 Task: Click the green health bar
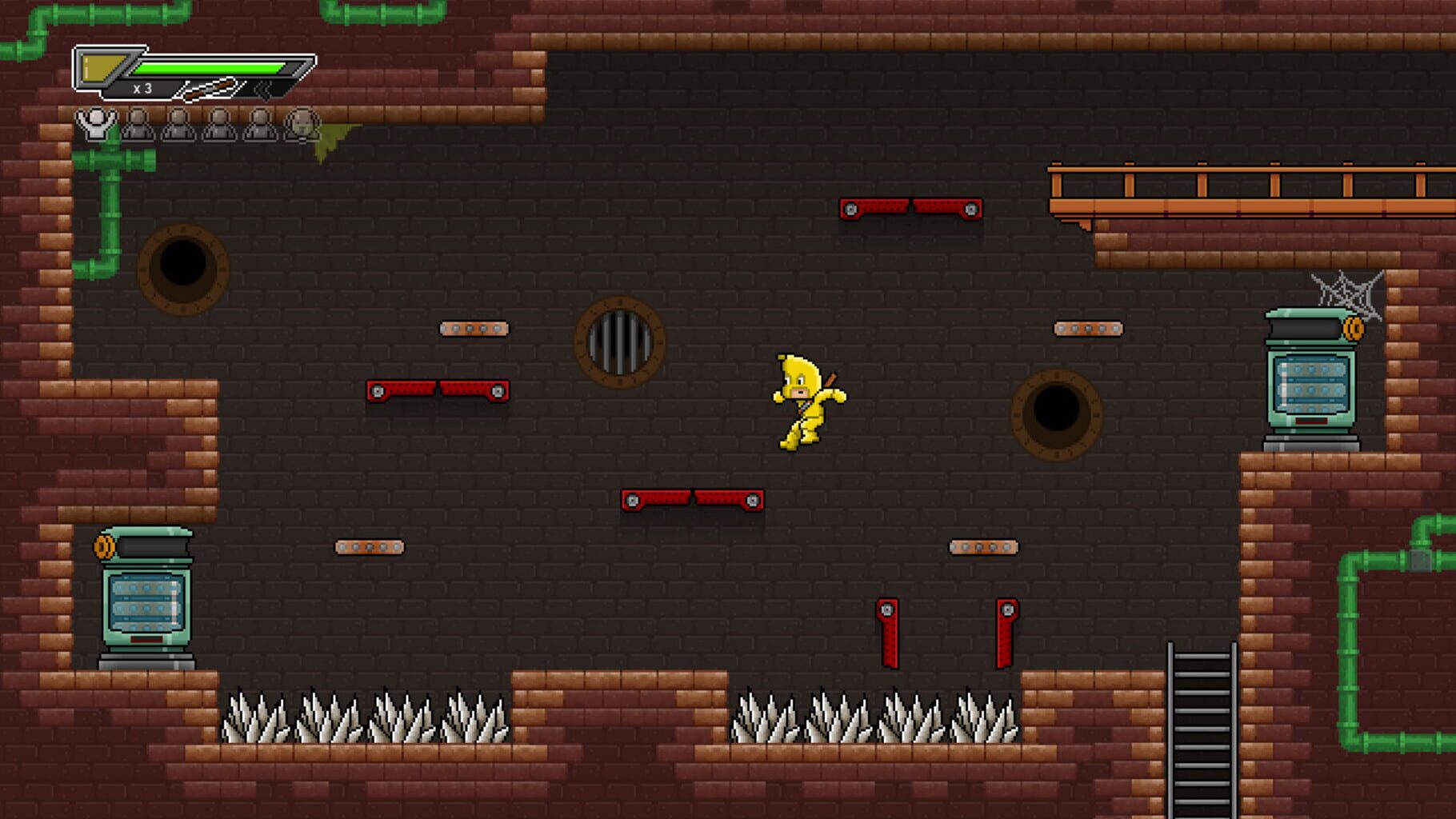click(x=208, y=67)
